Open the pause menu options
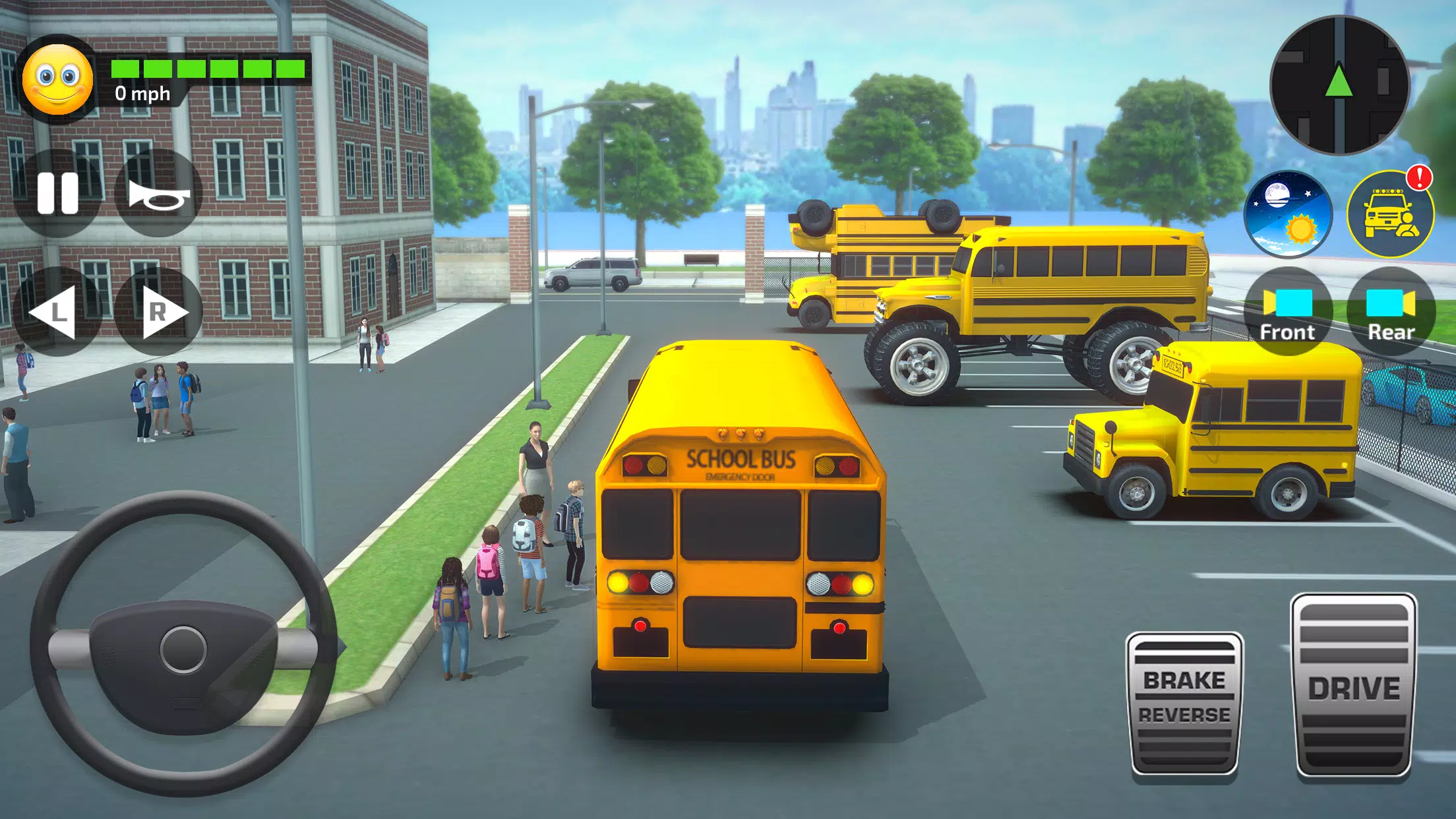This screenshot has height=819, width=1456. pyautogui.click(x=57, y=193)
